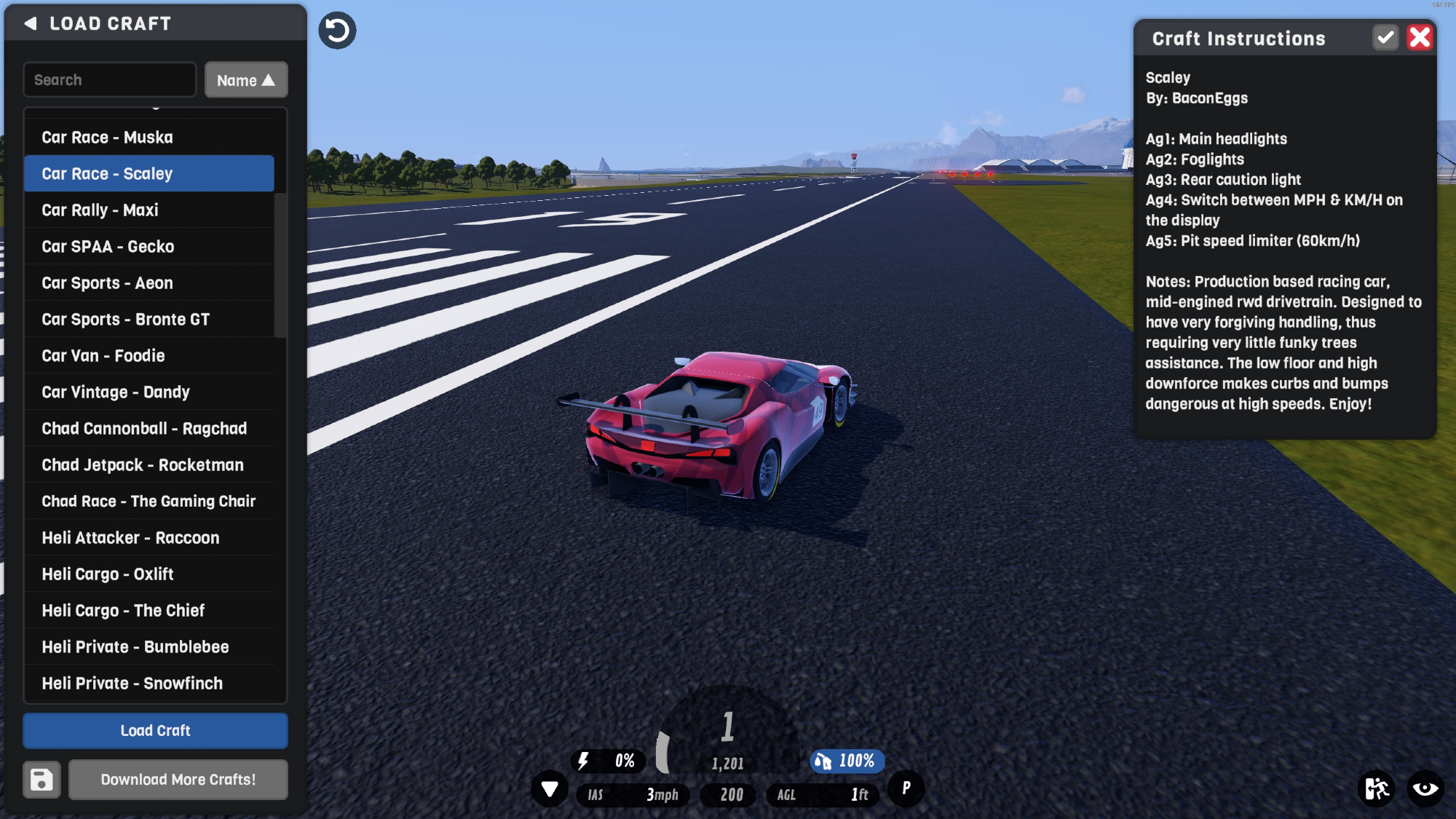The image size is (1456, 819).
Task: Click the craft Search field
Action: [x=110, y=80]
